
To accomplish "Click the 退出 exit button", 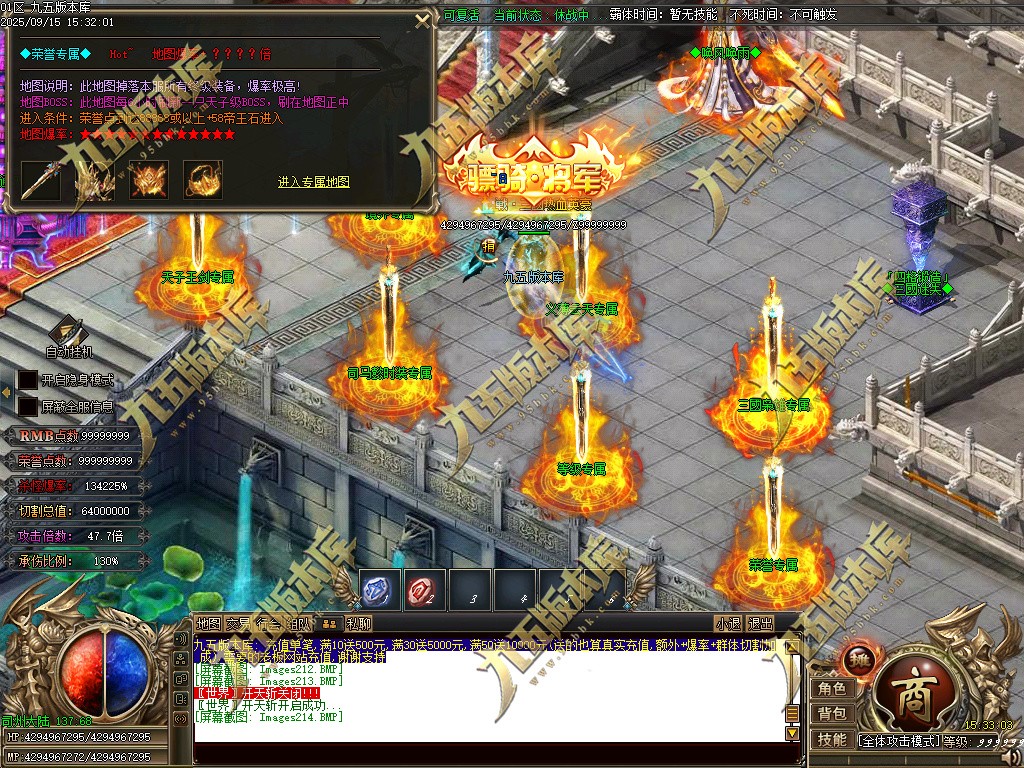I will tap(760, 623).
